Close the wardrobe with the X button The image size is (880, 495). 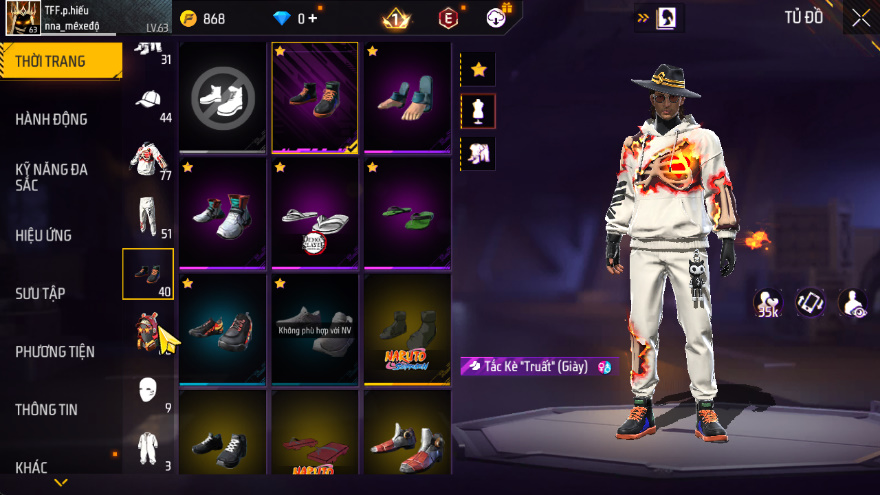coord(860,17)
